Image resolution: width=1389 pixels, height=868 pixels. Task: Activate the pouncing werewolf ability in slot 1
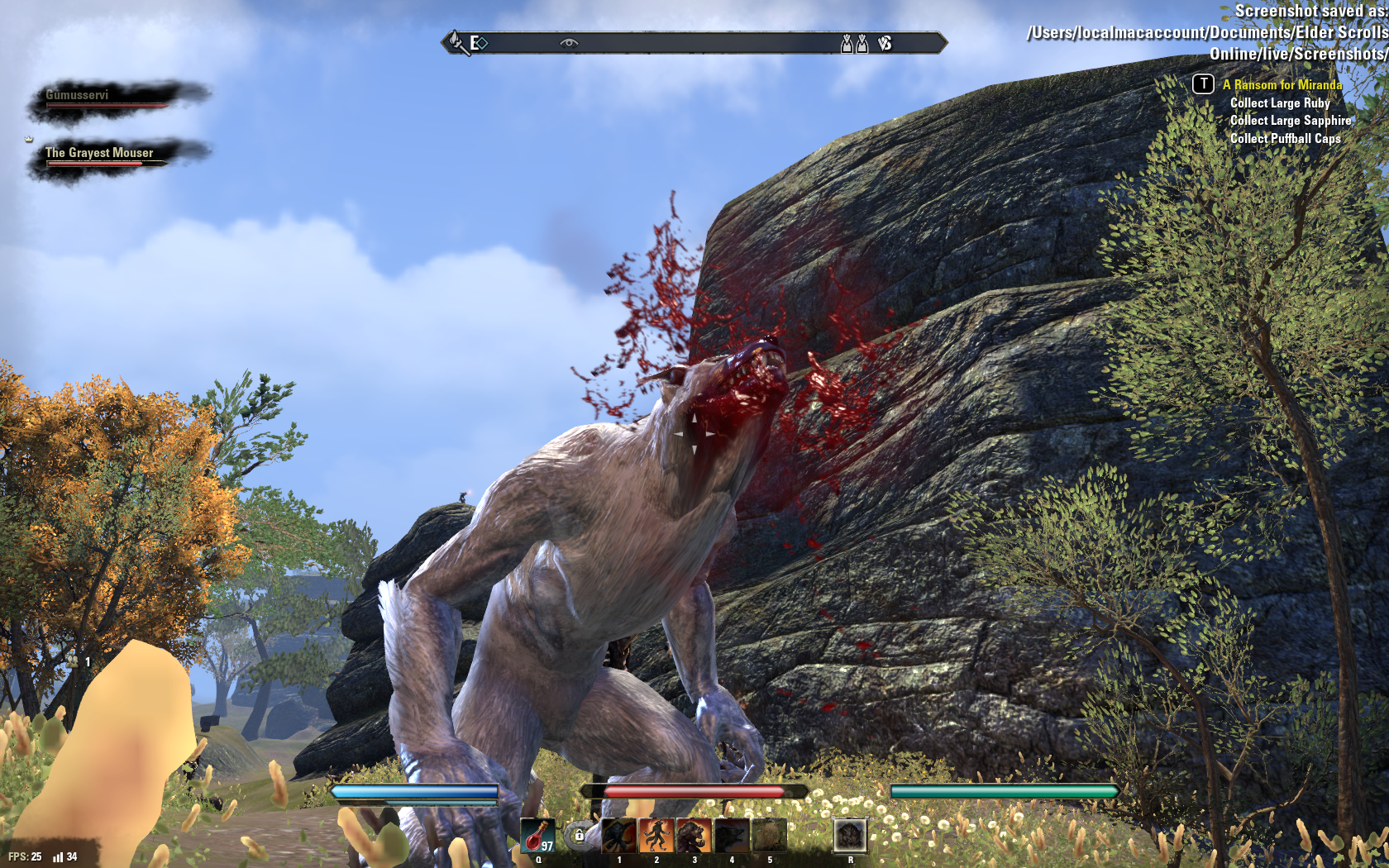[619, 836]
